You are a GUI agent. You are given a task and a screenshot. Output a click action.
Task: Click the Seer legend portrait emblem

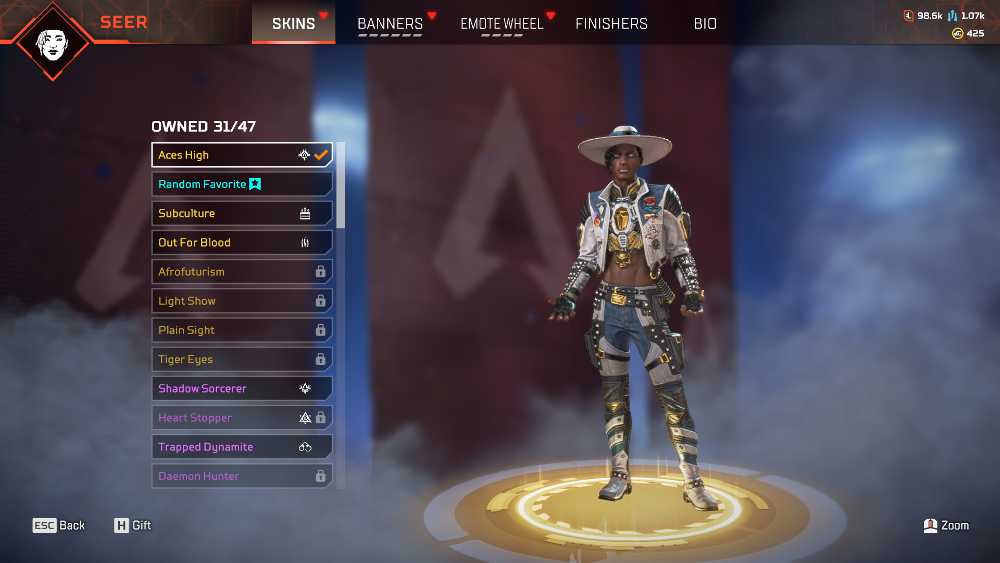coord(53,40)
